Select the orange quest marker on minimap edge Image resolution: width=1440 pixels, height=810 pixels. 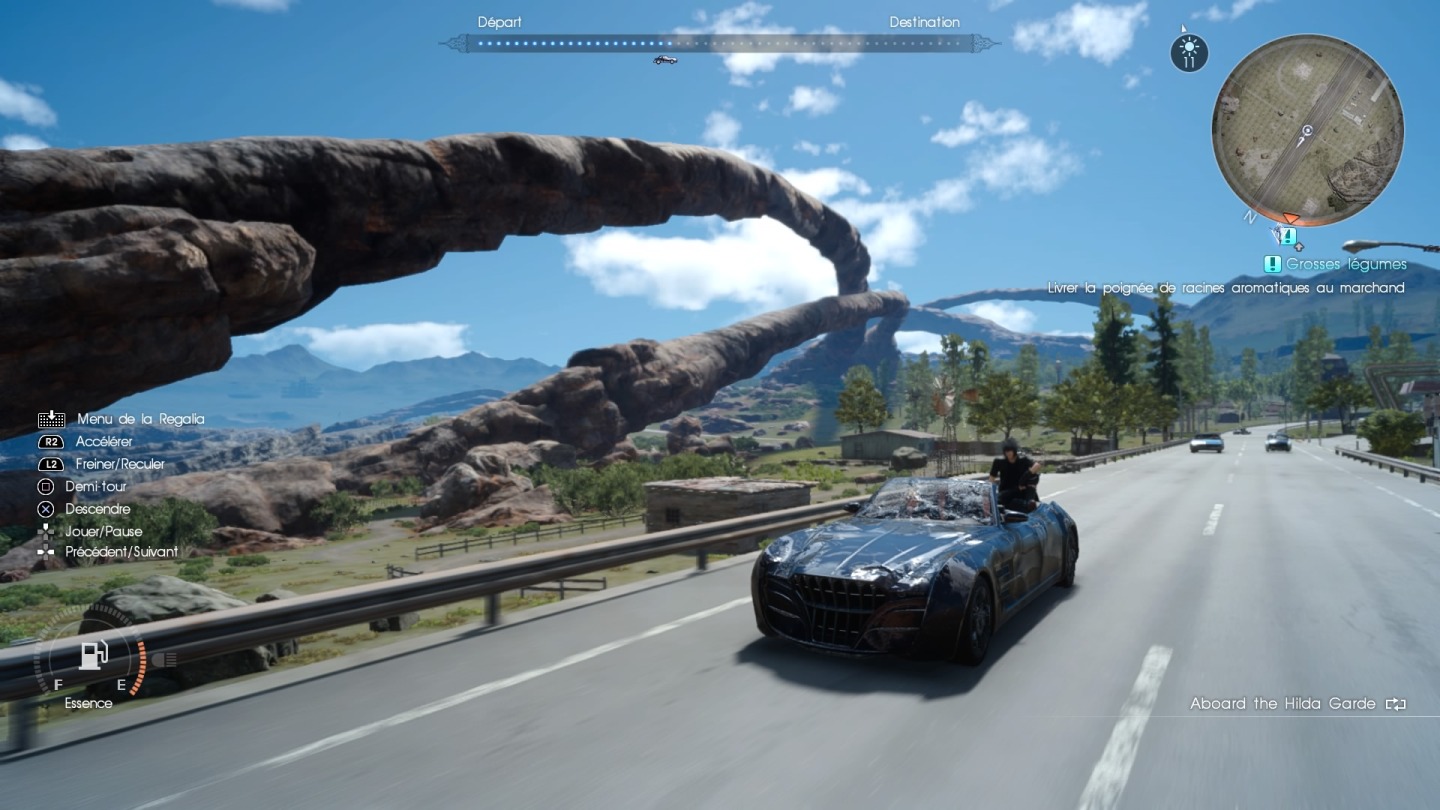point(1291,218)
